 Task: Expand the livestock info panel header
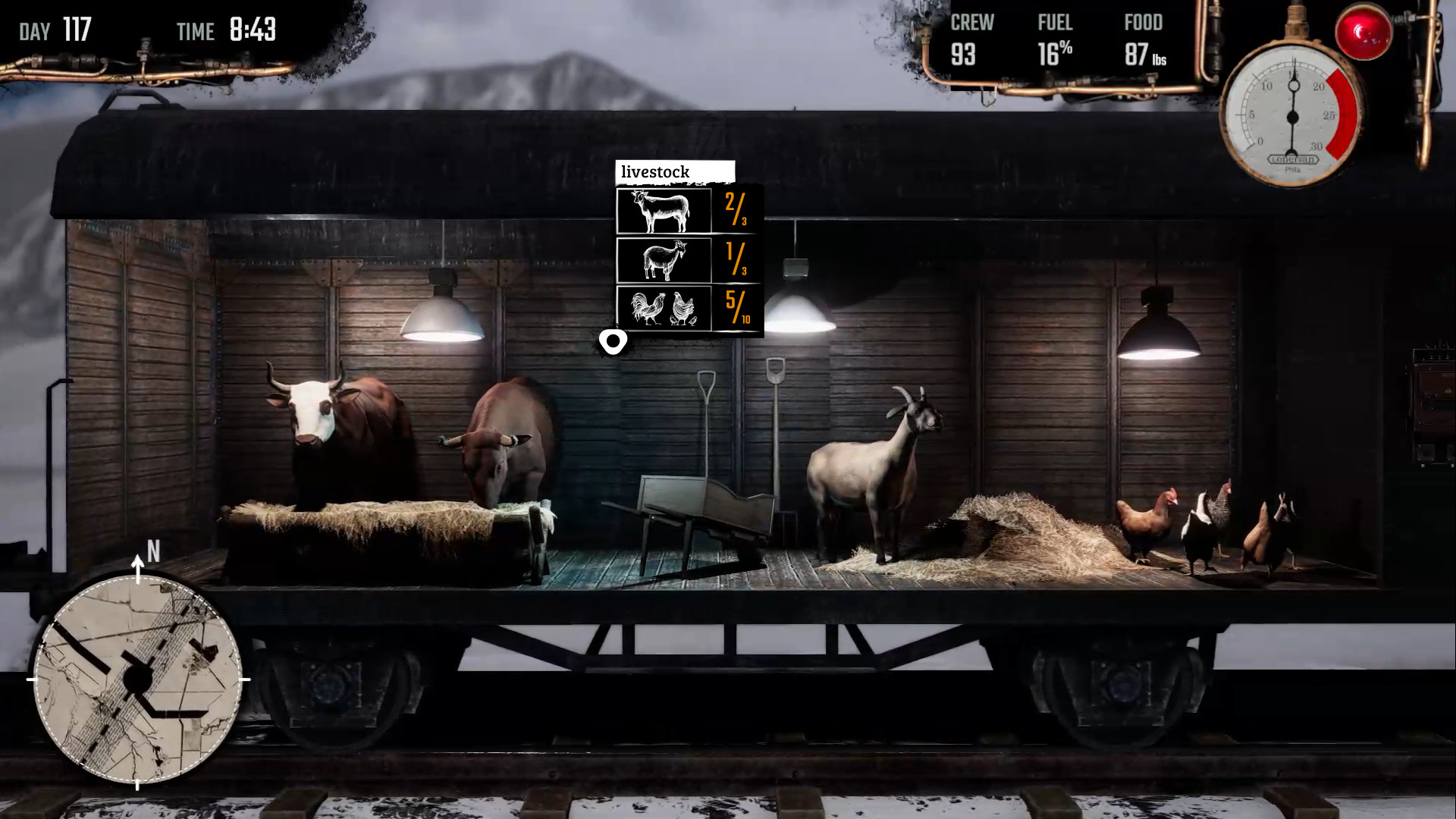click(675, 171)
